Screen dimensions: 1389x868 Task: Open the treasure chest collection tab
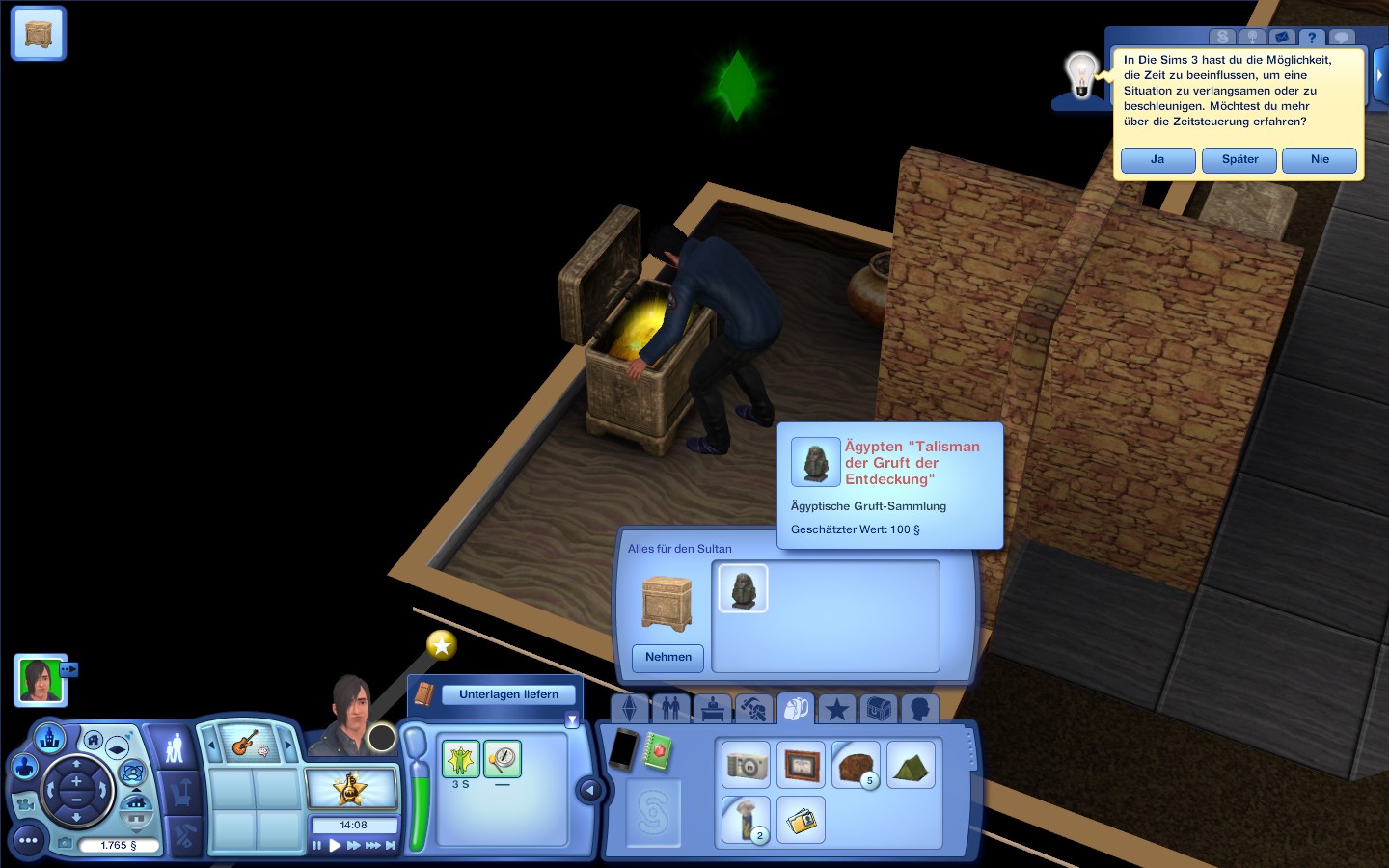[878, 710]
